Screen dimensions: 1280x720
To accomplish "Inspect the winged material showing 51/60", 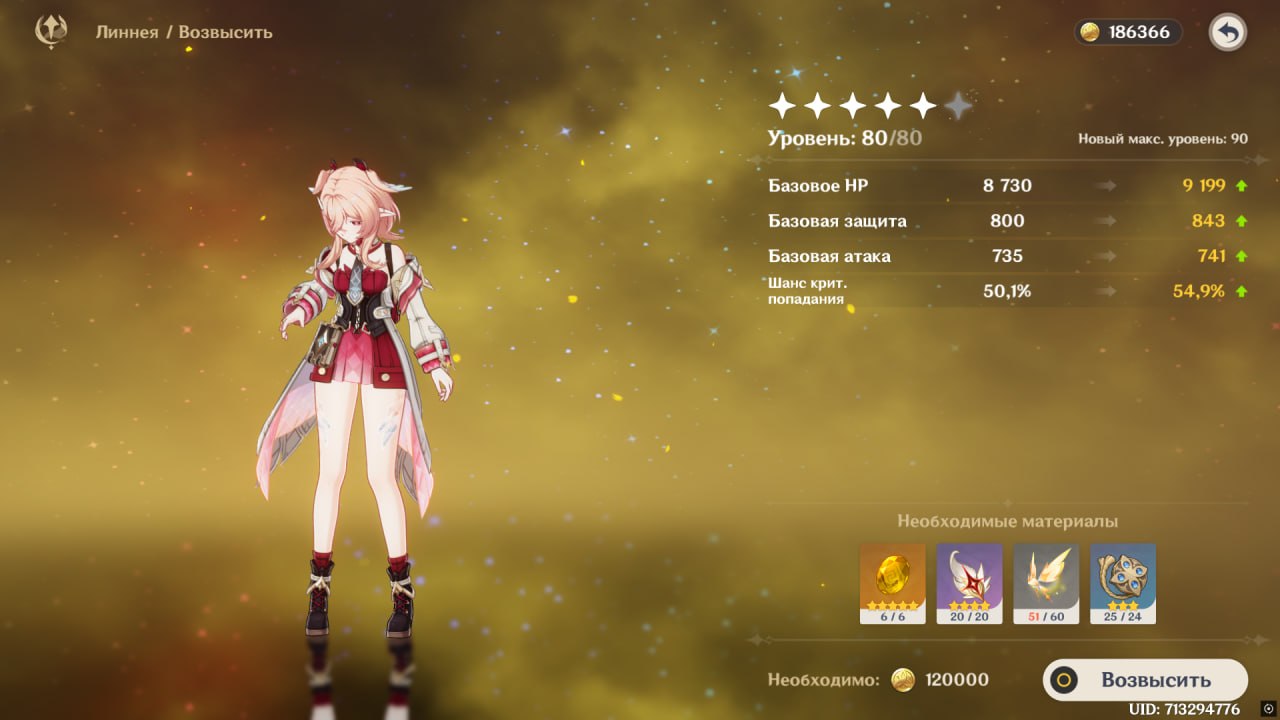I will [1046, 583].
